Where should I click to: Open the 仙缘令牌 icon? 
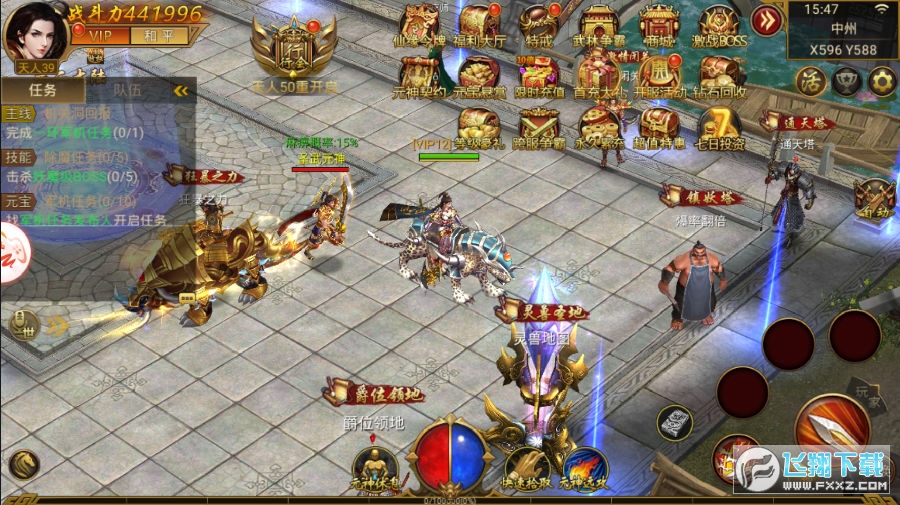(420, 22)
